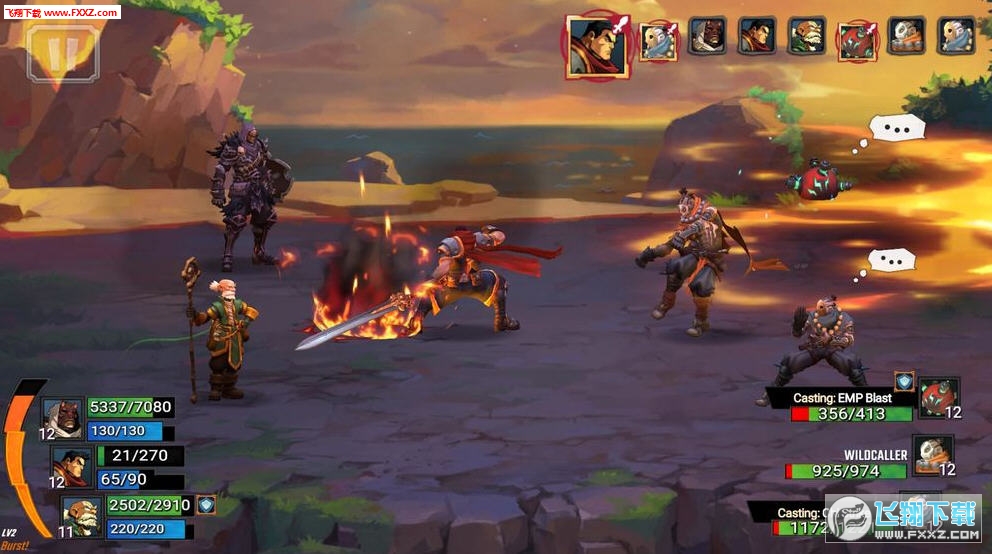Screen dimensions: 992x554
Task: Target the red drone portrait casting EMP Blast
Action: (939, 397)
